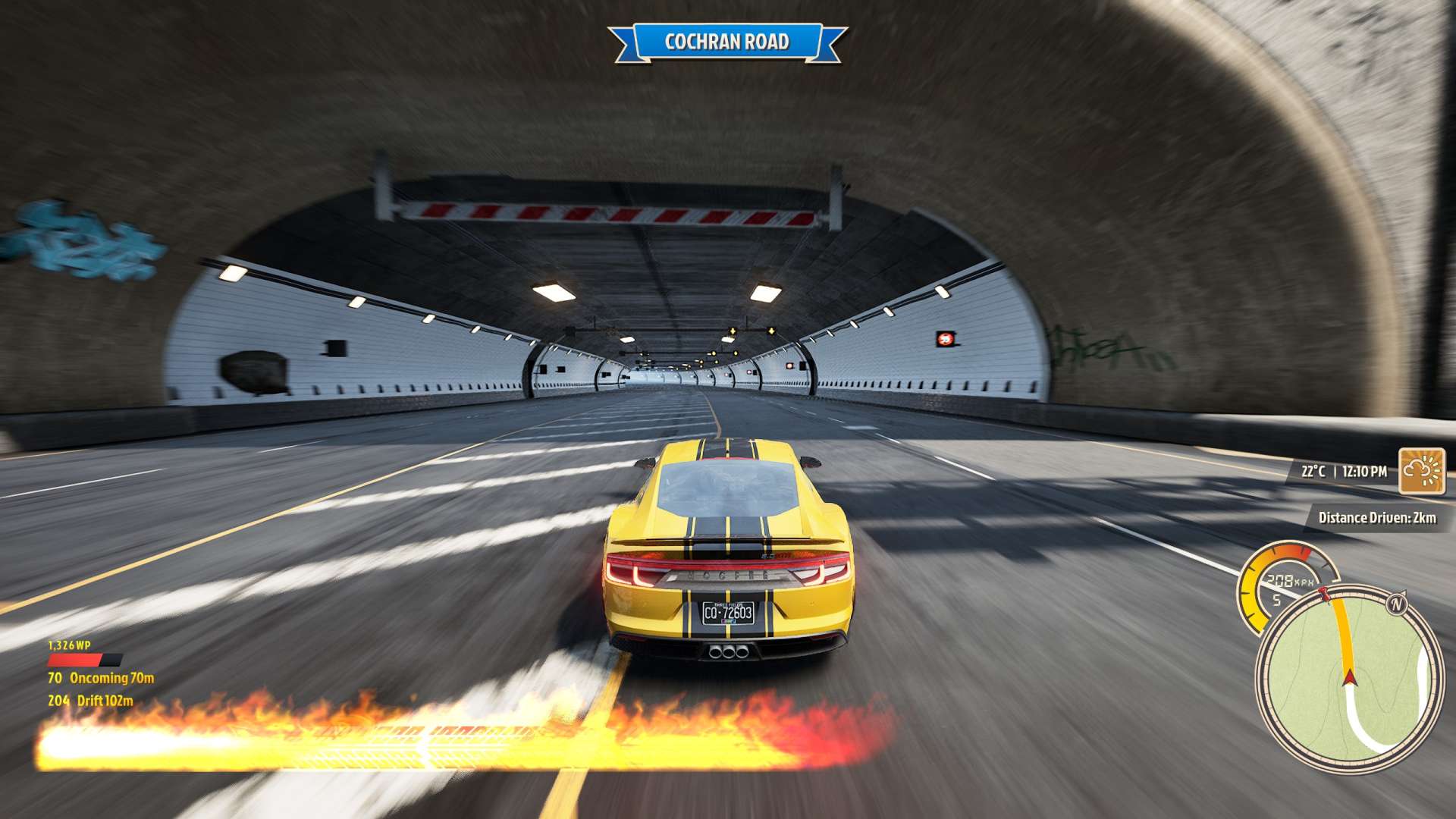Screen dimensions: 1456x819
Task: Click the partly cloudy weather icon
Action: [1421, 471]
